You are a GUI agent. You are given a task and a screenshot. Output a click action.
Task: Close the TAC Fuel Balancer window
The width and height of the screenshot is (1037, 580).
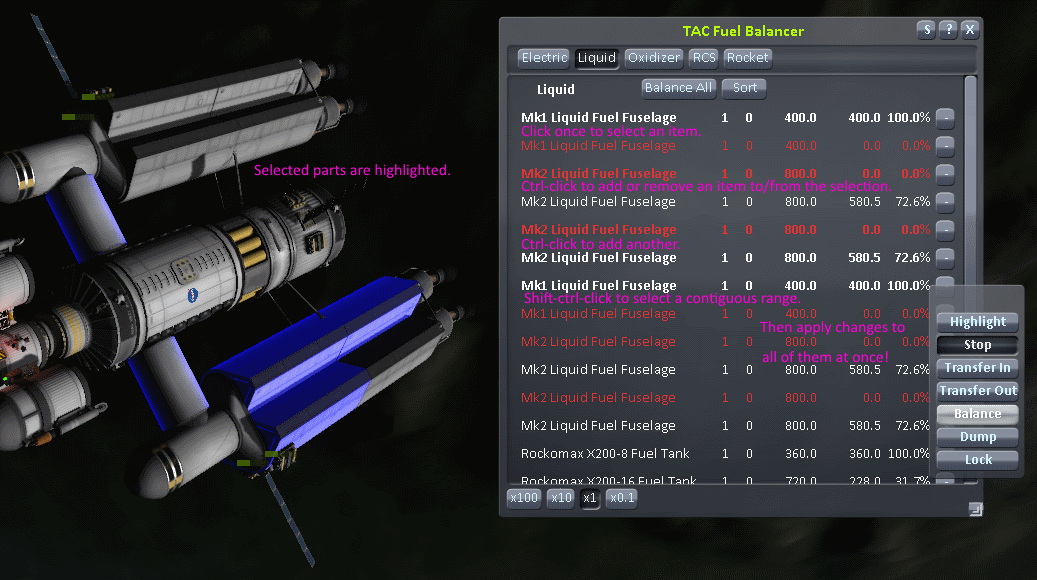[x=970, y=30]
